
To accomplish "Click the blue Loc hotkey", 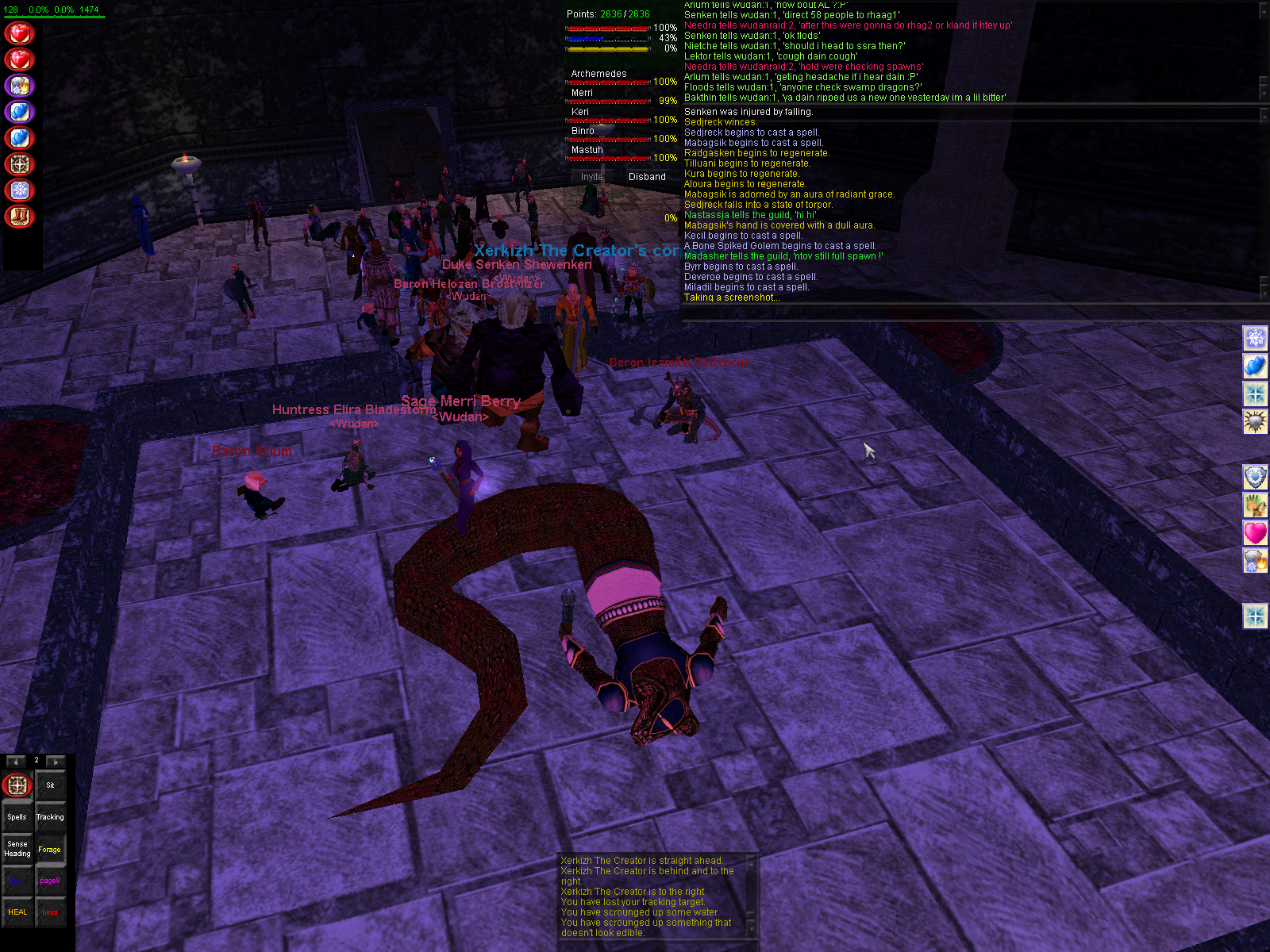I will pos(17,881).
